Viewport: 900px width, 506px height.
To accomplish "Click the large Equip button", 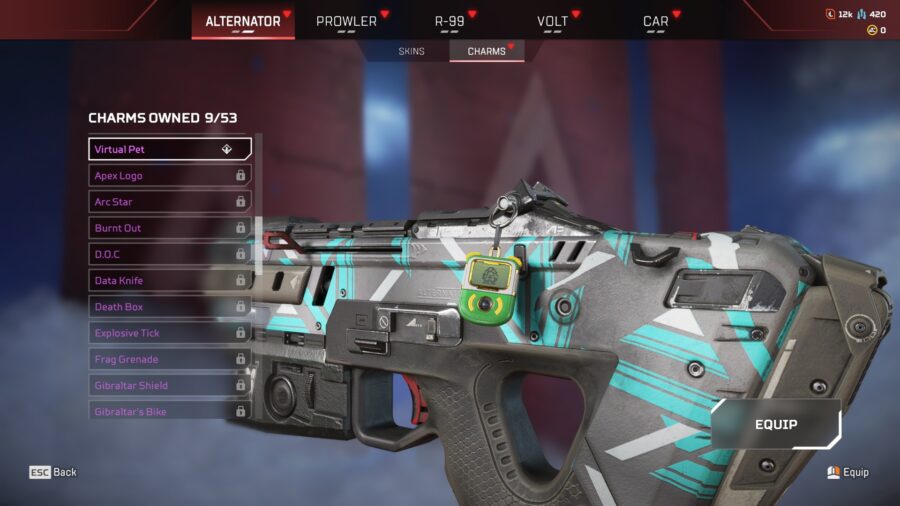I will (776, 424).
